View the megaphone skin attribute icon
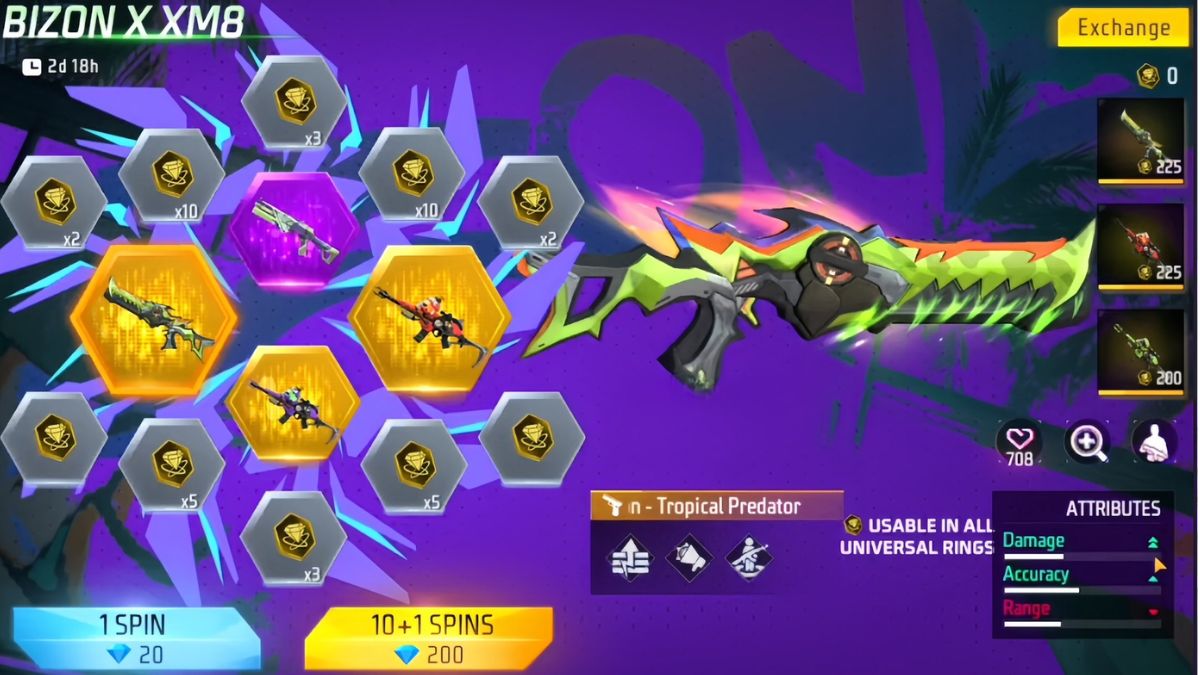 point(689,558)
